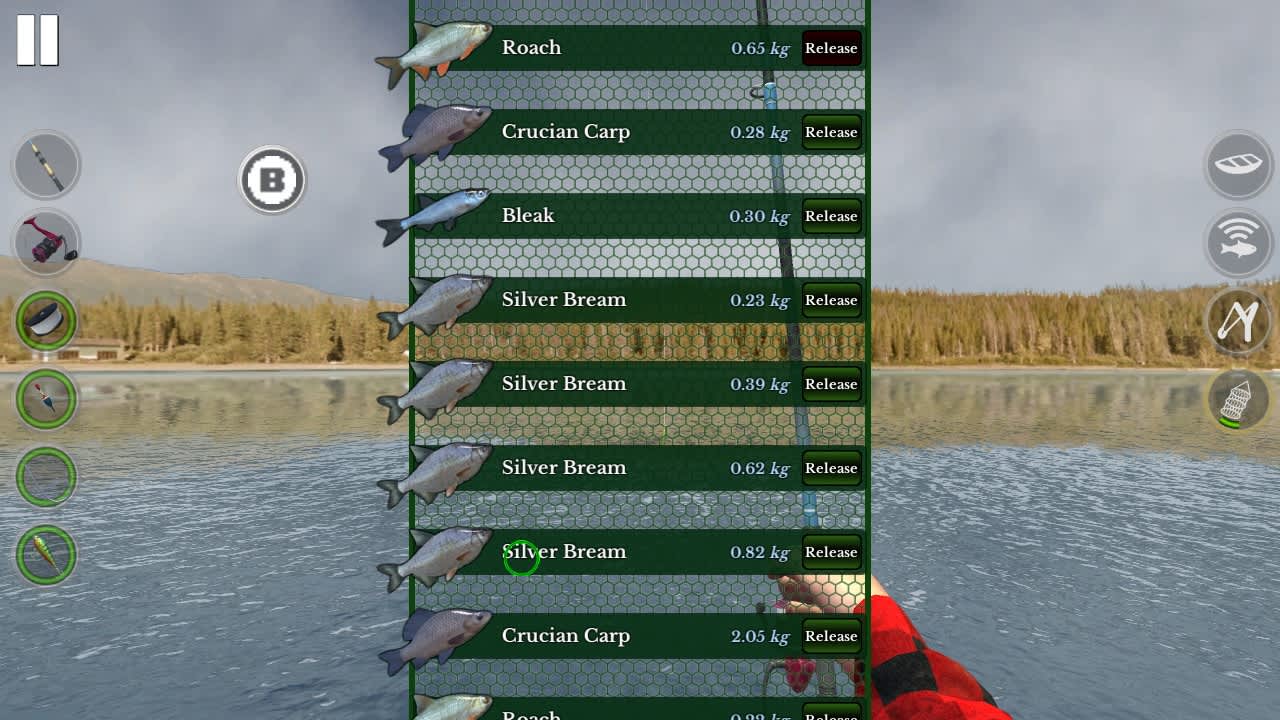1280x720 pixels.
Task: Release the Bleak
Action: [x=831, y=216]
